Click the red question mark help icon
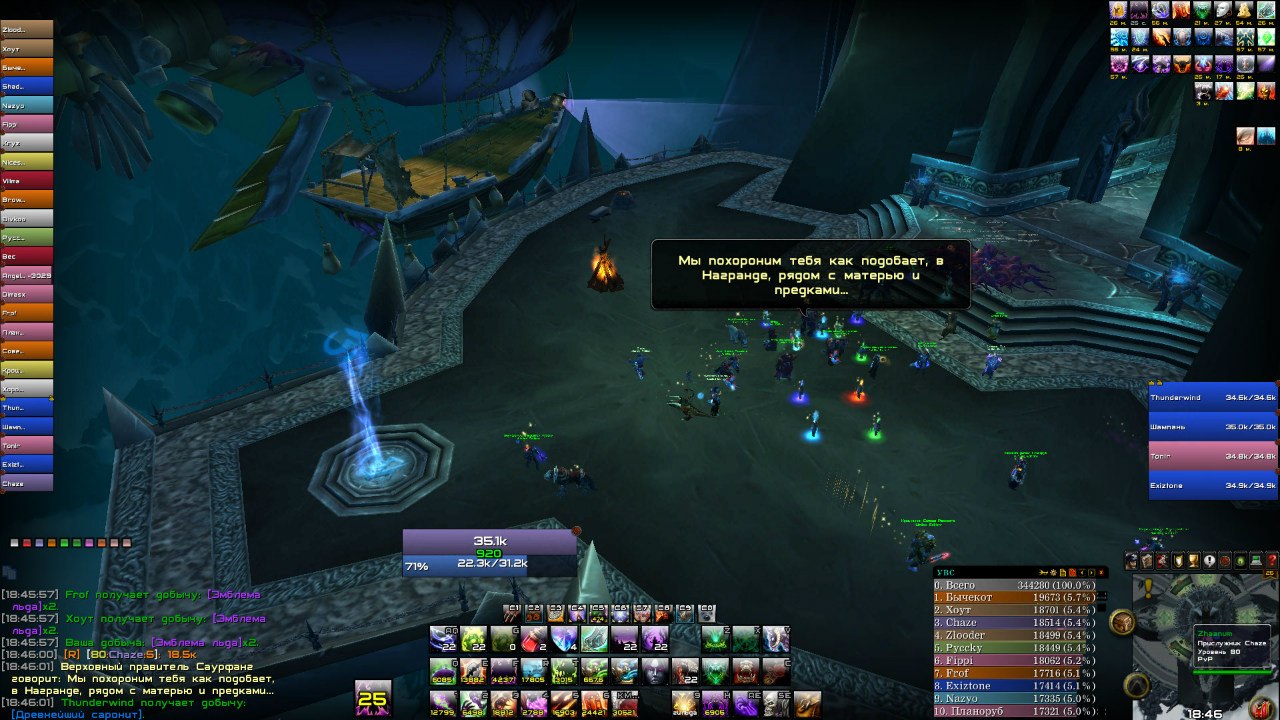Screen dimensions: 1280x720 pyautogui.click(x=1272, y=561)
